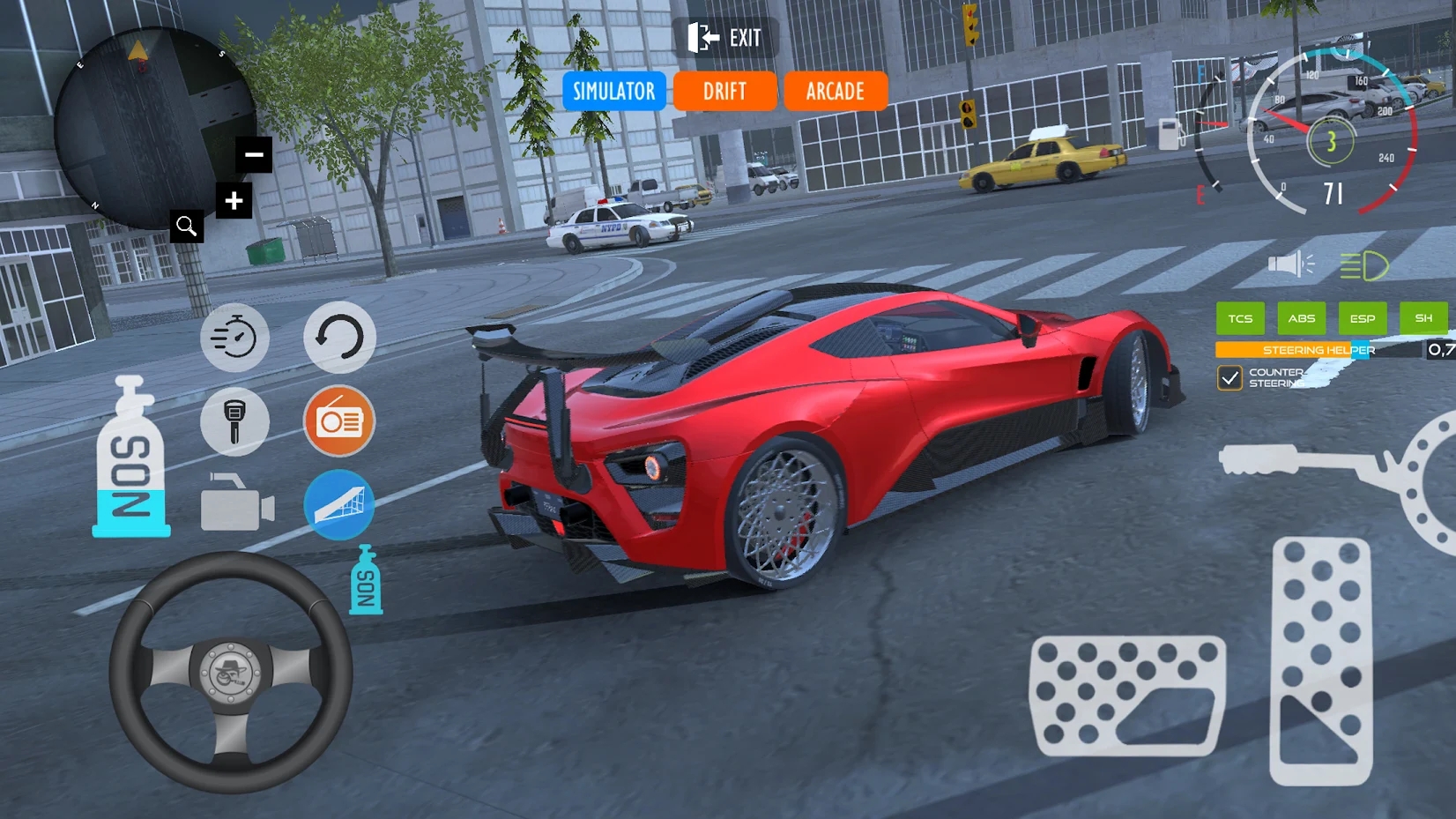This screenshot has width=1456, height=819.
Task: Zoom in the minimap with the plus button
Action: coord(234,201)
